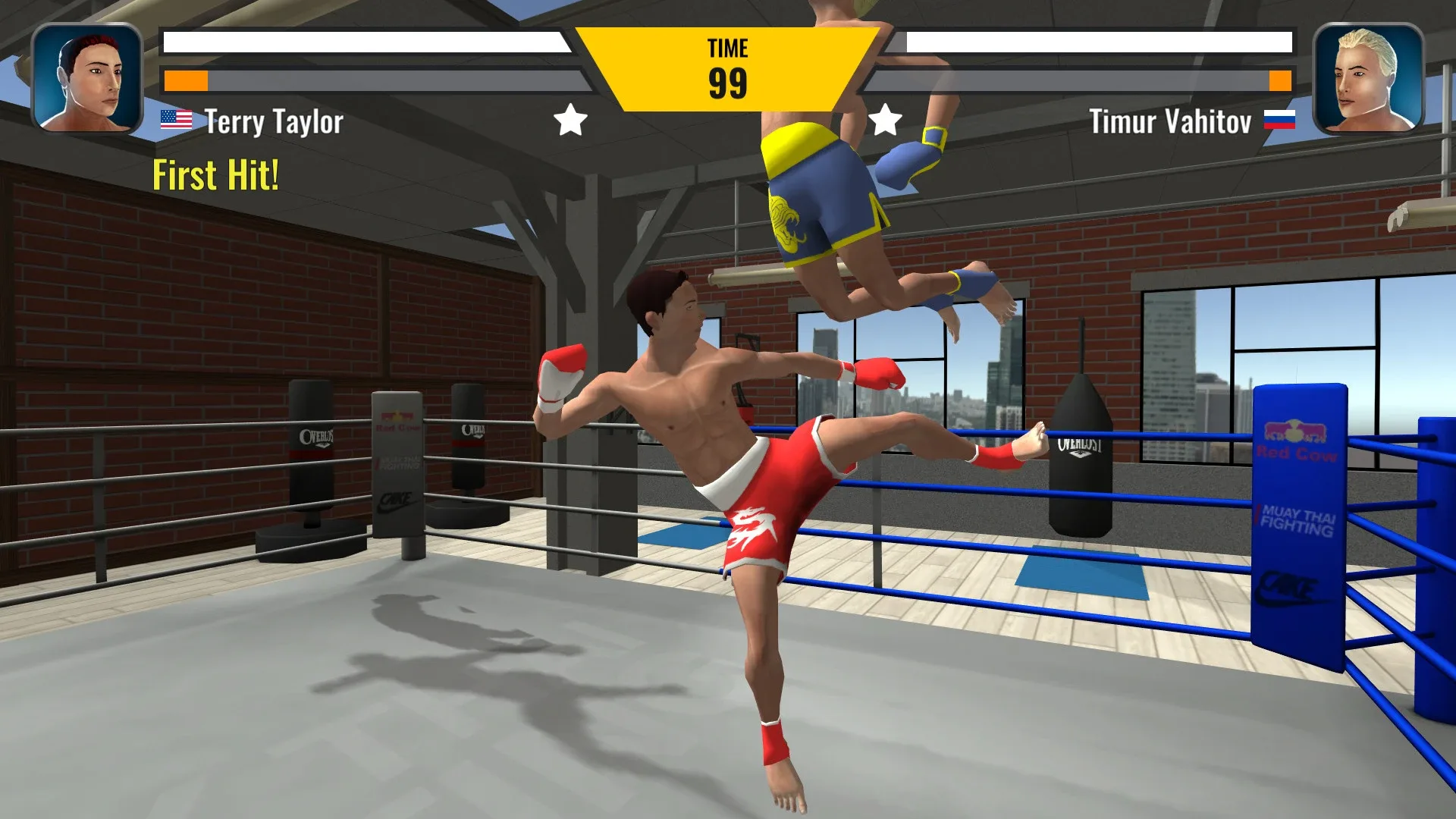Click the American flag icon beside Terry Taylor
1456x819 pixels.
click(x=176, y=119)
